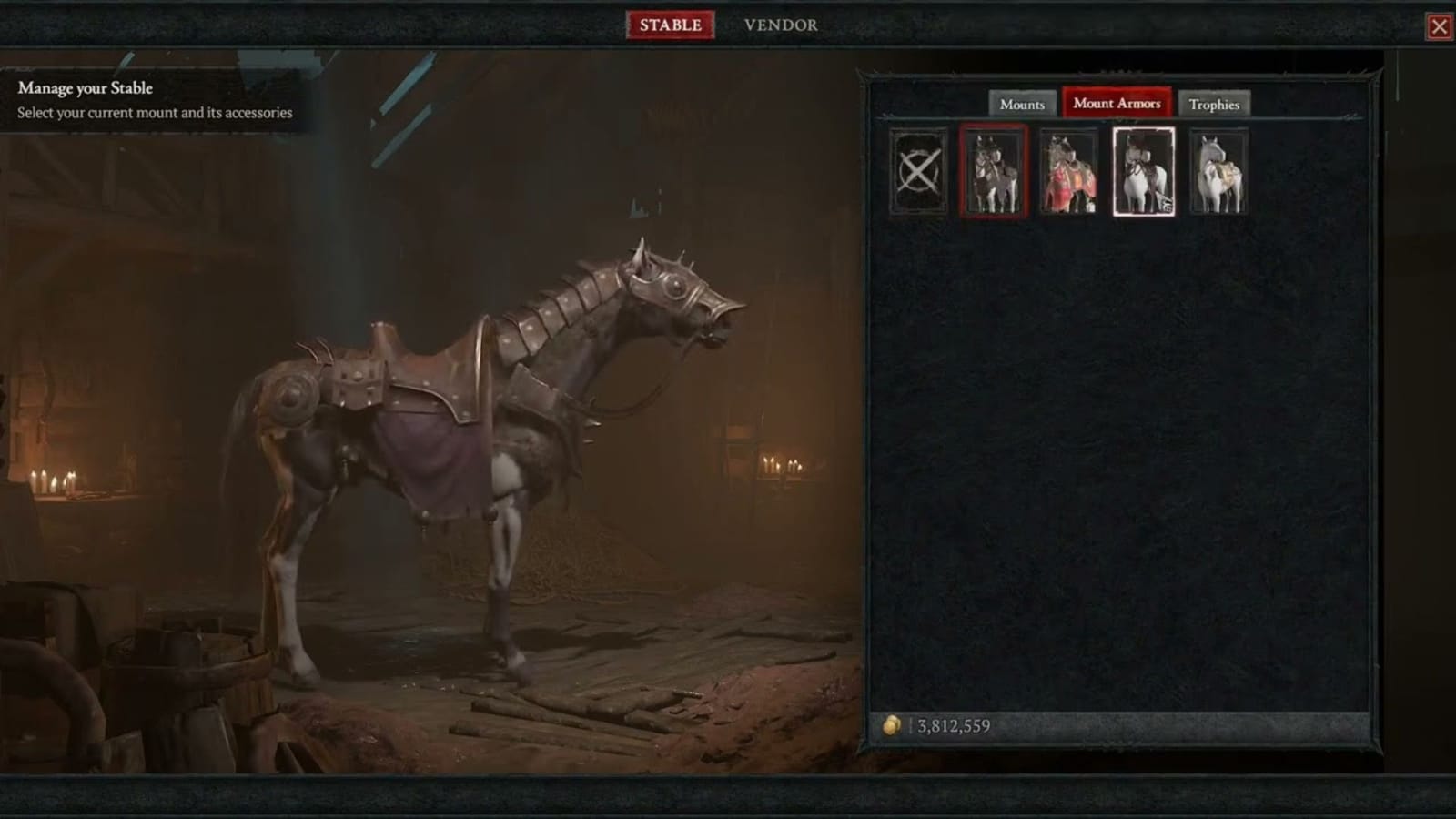Click the currently equipped armor slot
Viewport: 1456px width, 819px height.
pyautogui.click(x=996, y=173)
